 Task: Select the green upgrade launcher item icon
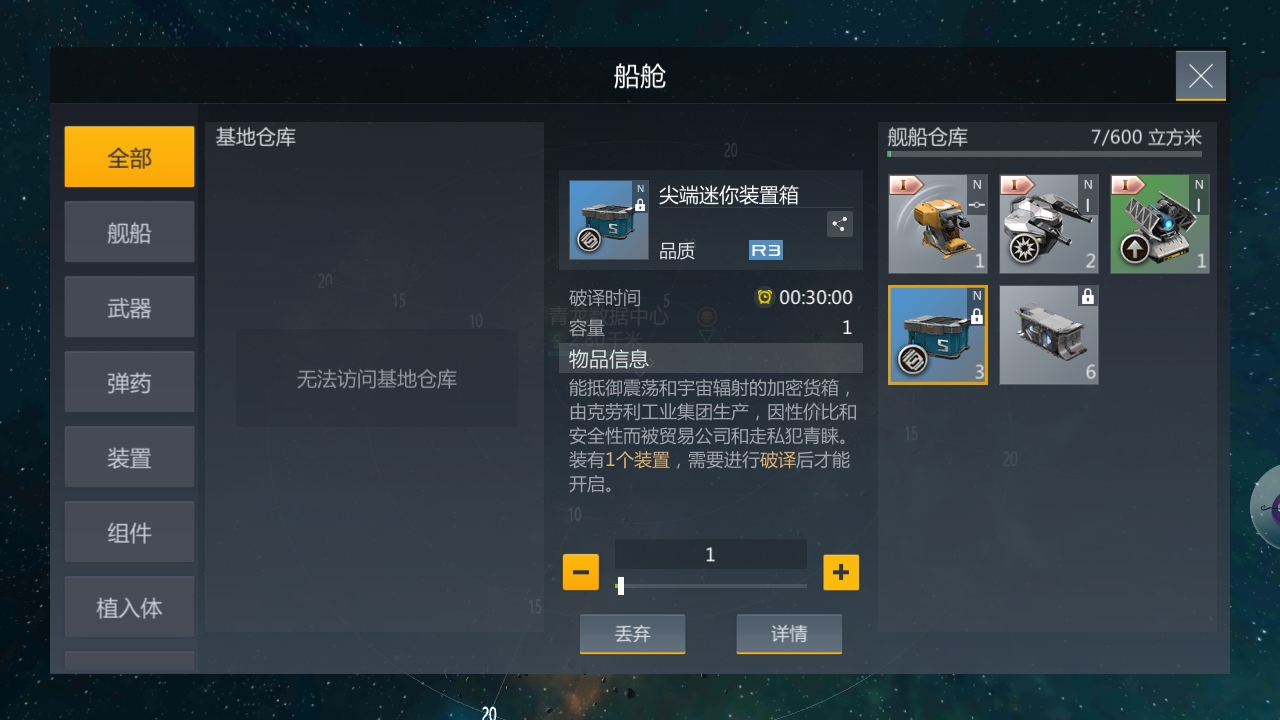[1159, 222]
